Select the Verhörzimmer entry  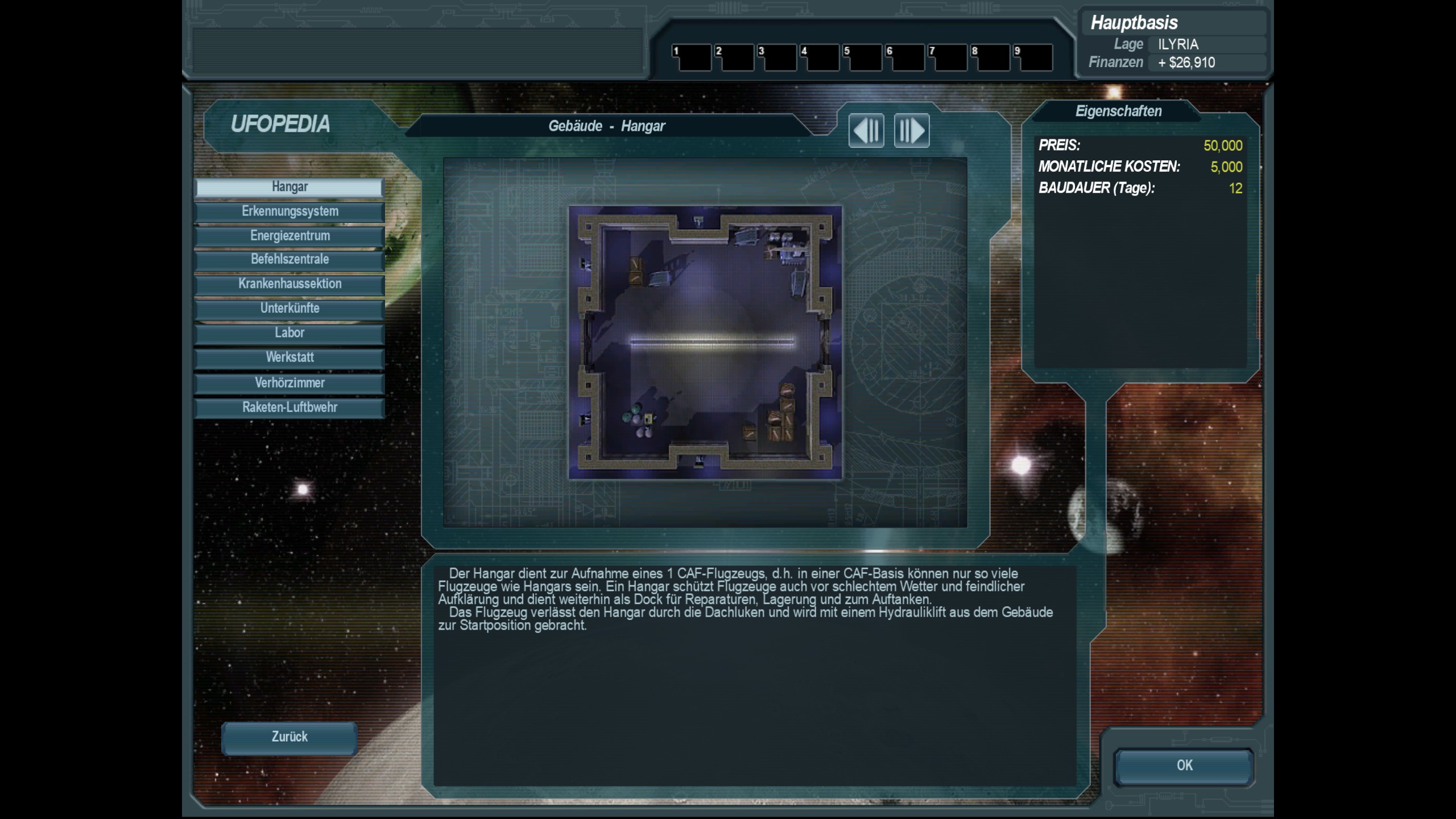289,383
